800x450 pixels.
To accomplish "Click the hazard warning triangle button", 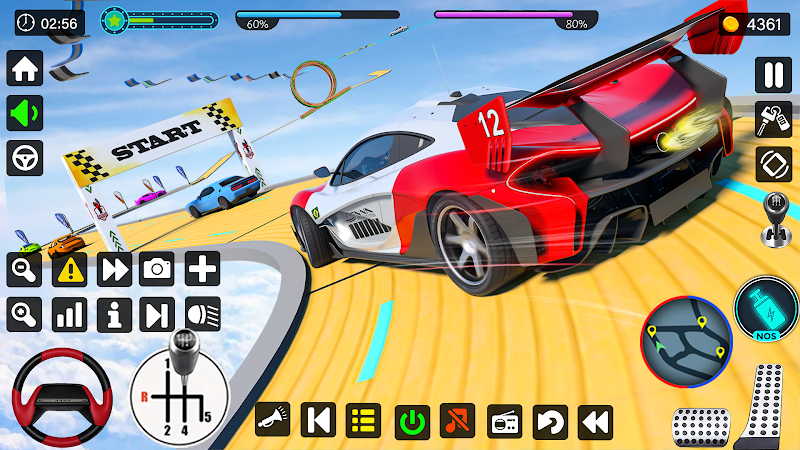I will pyautogui.click(x=69, y=268).
